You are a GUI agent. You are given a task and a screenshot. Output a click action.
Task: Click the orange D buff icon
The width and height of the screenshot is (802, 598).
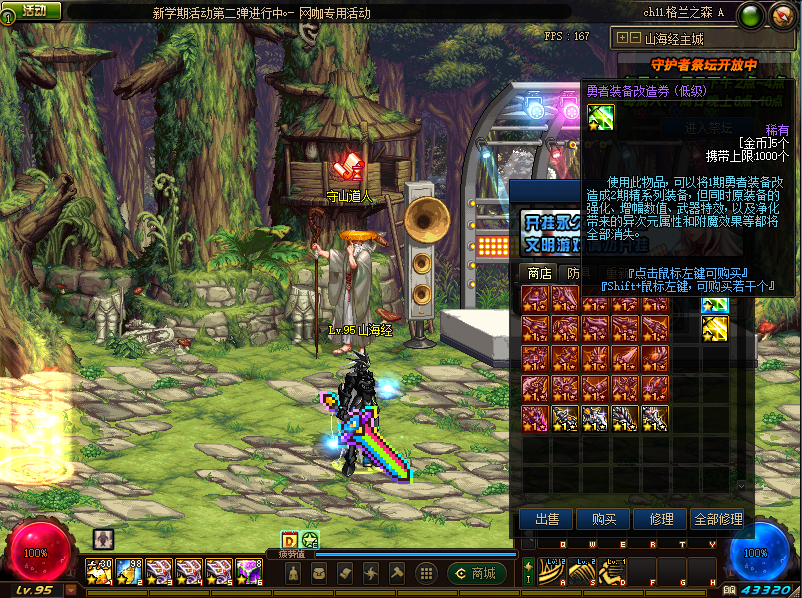coord(290,540)
